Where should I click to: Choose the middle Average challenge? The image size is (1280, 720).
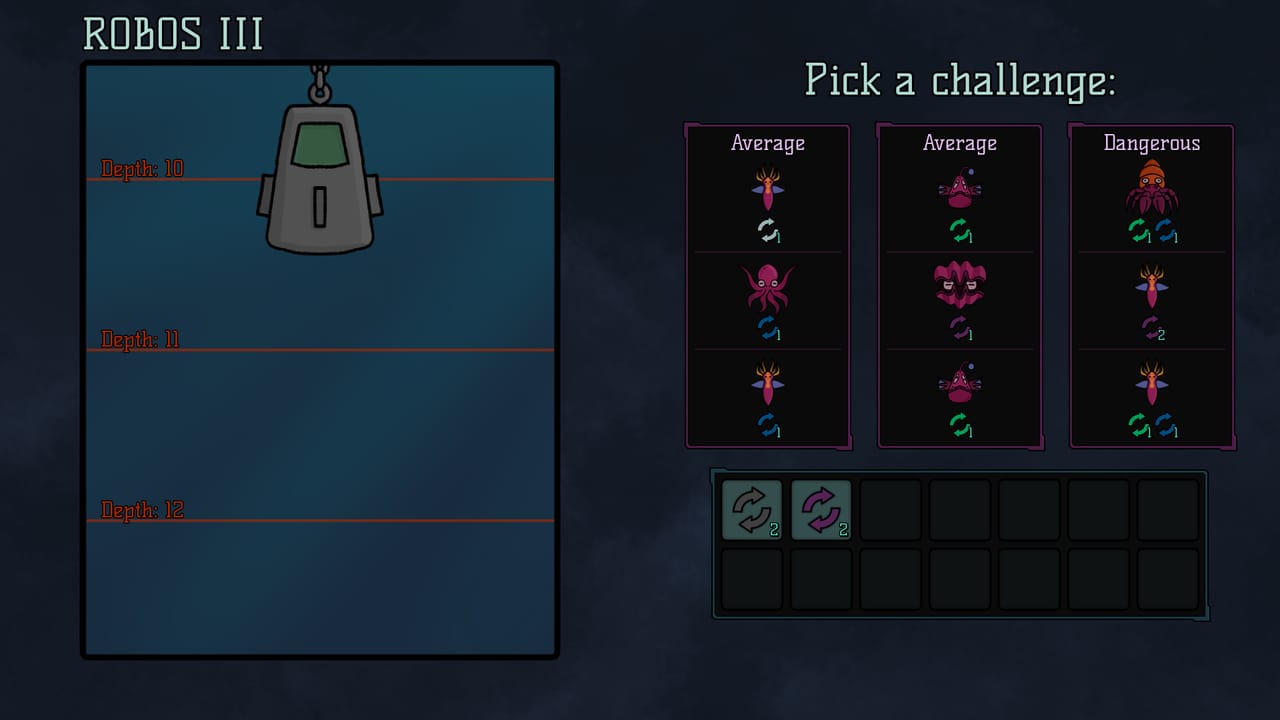click(x=959, y=285)
